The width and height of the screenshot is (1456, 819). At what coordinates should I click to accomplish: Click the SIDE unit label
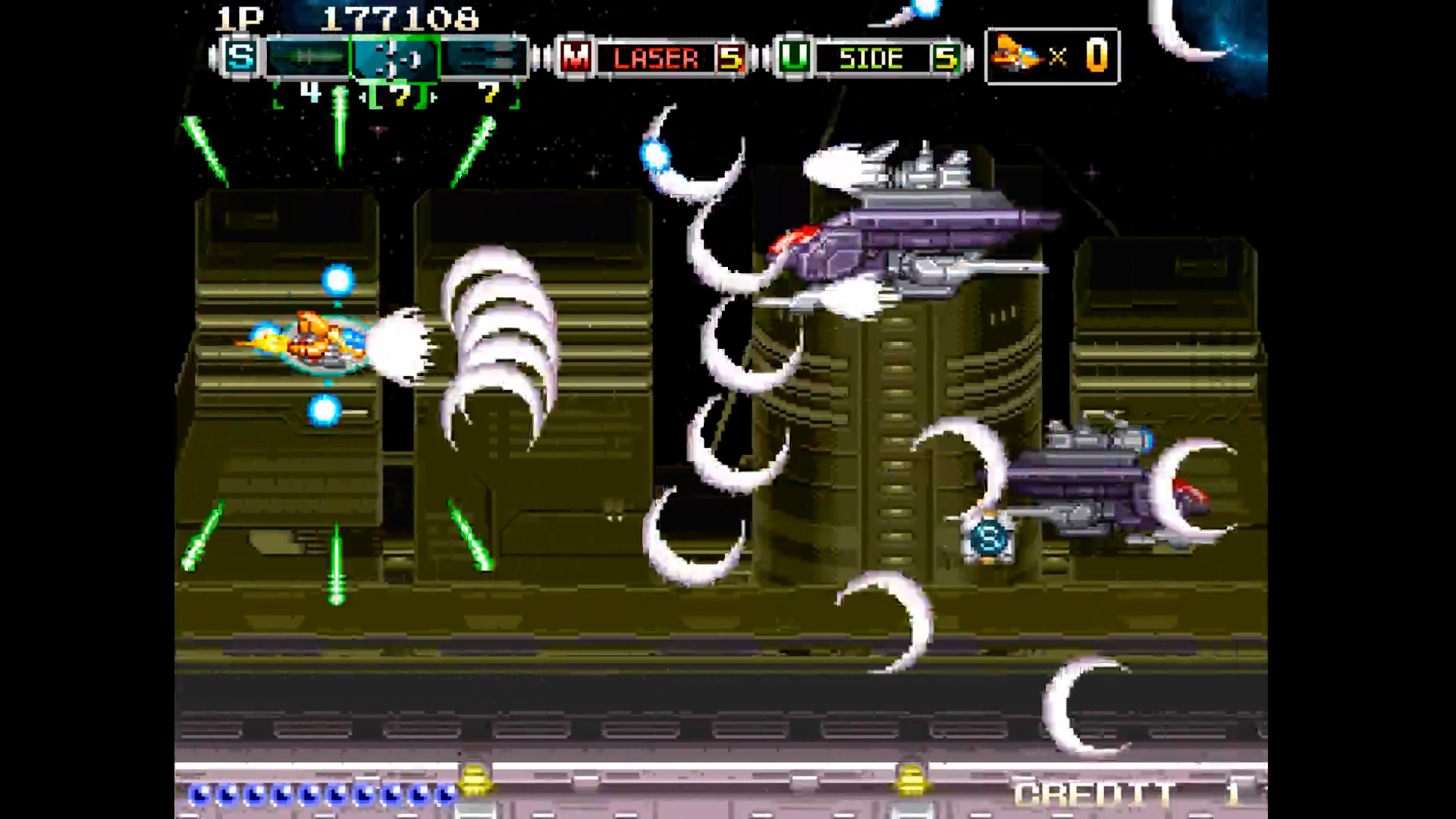(x=871, y=58)
